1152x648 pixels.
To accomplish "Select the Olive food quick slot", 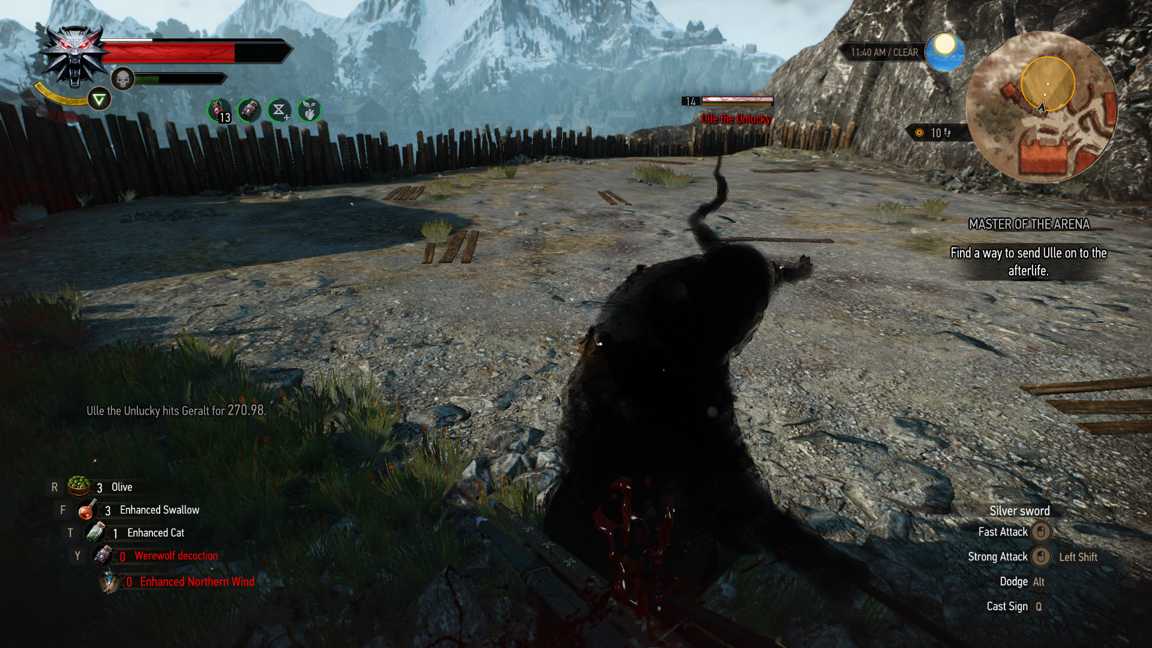I will tap(79, 487).
